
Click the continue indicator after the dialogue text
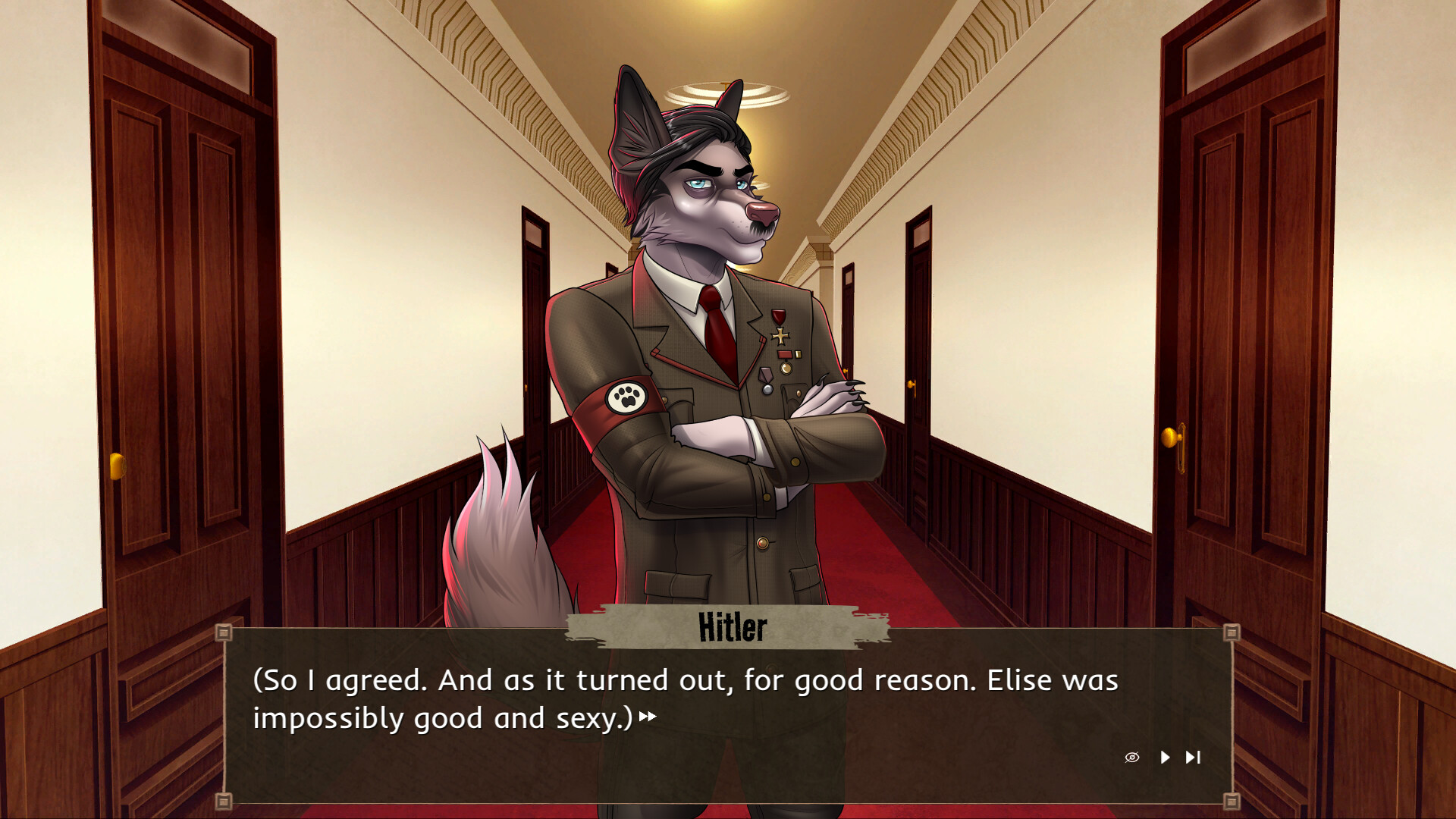tap(648, 716)
